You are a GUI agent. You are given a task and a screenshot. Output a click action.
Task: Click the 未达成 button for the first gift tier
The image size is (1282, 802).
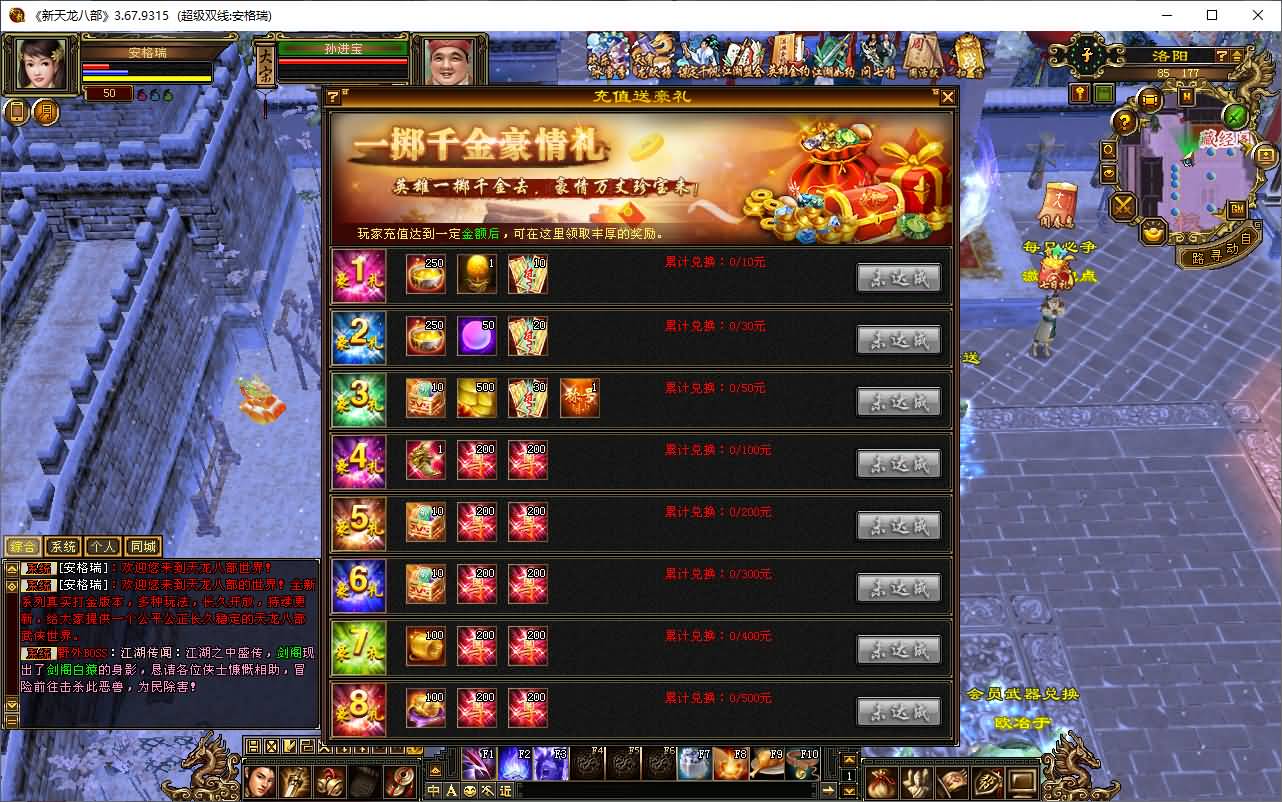click(898, 277)
